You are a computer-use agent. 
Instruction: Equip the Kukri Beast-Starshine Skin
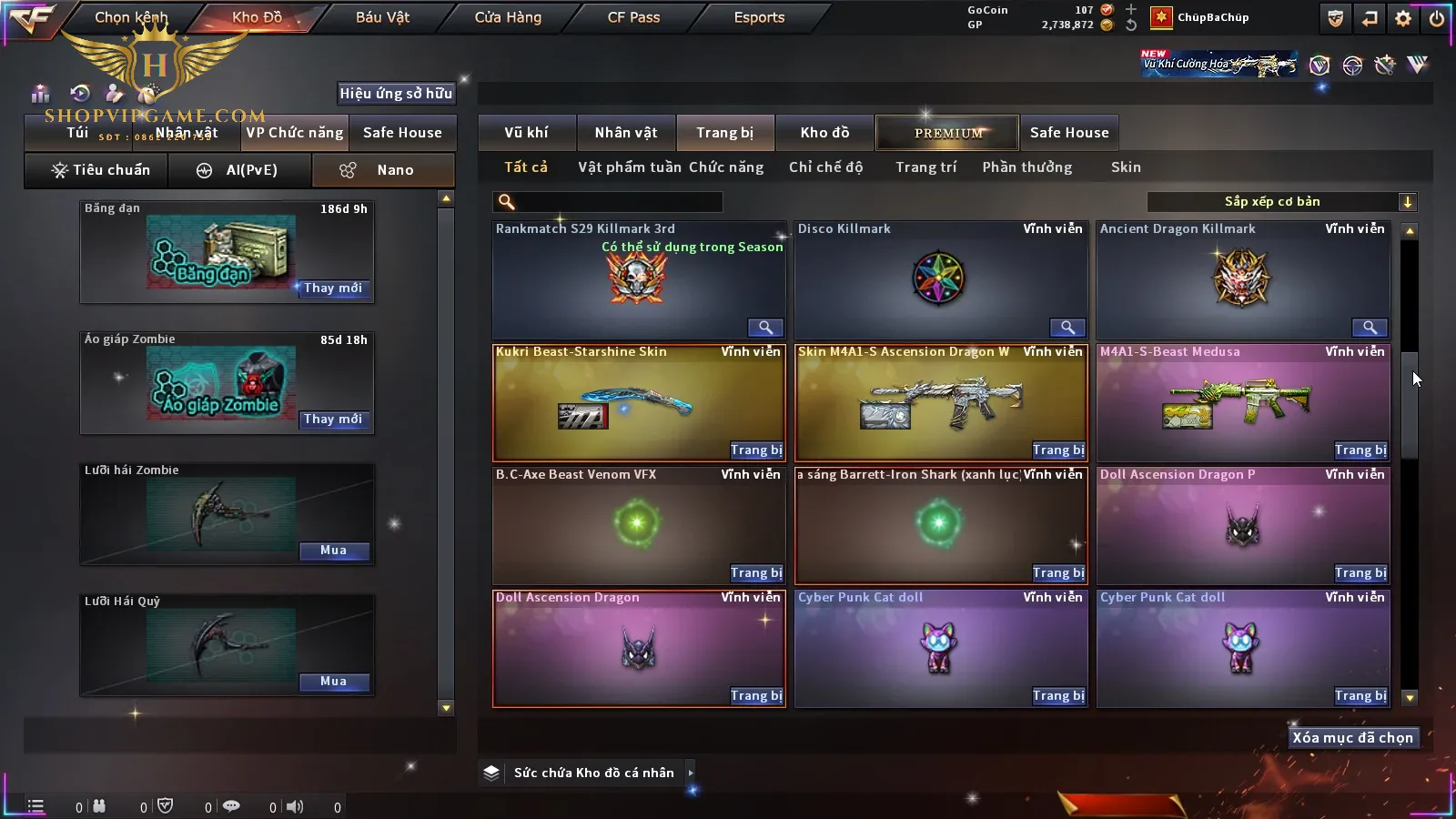click(x=755, y=450)
